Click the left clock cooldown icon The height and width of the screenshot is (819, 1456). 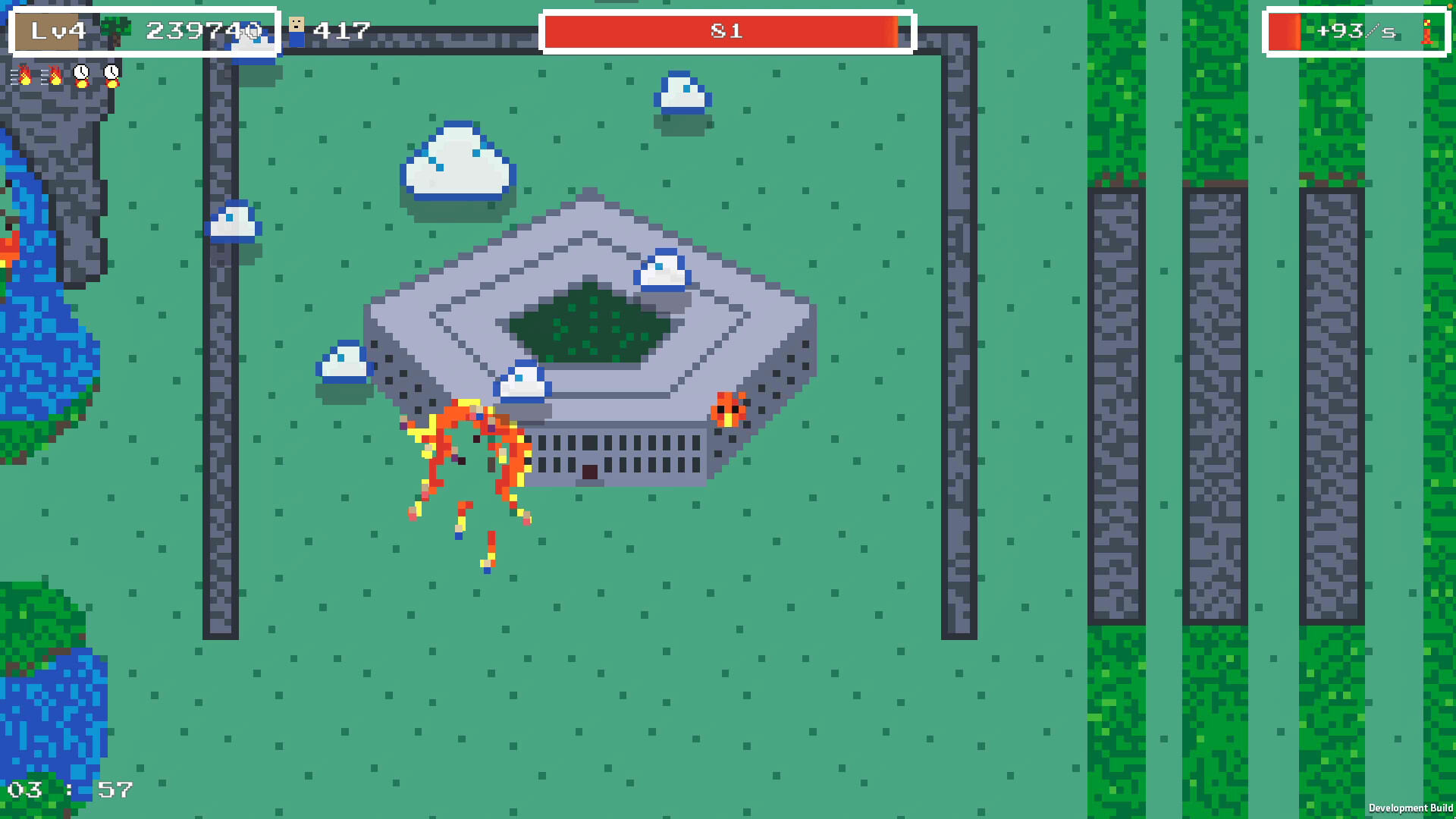pyautogui.click(x=81, y=72)
